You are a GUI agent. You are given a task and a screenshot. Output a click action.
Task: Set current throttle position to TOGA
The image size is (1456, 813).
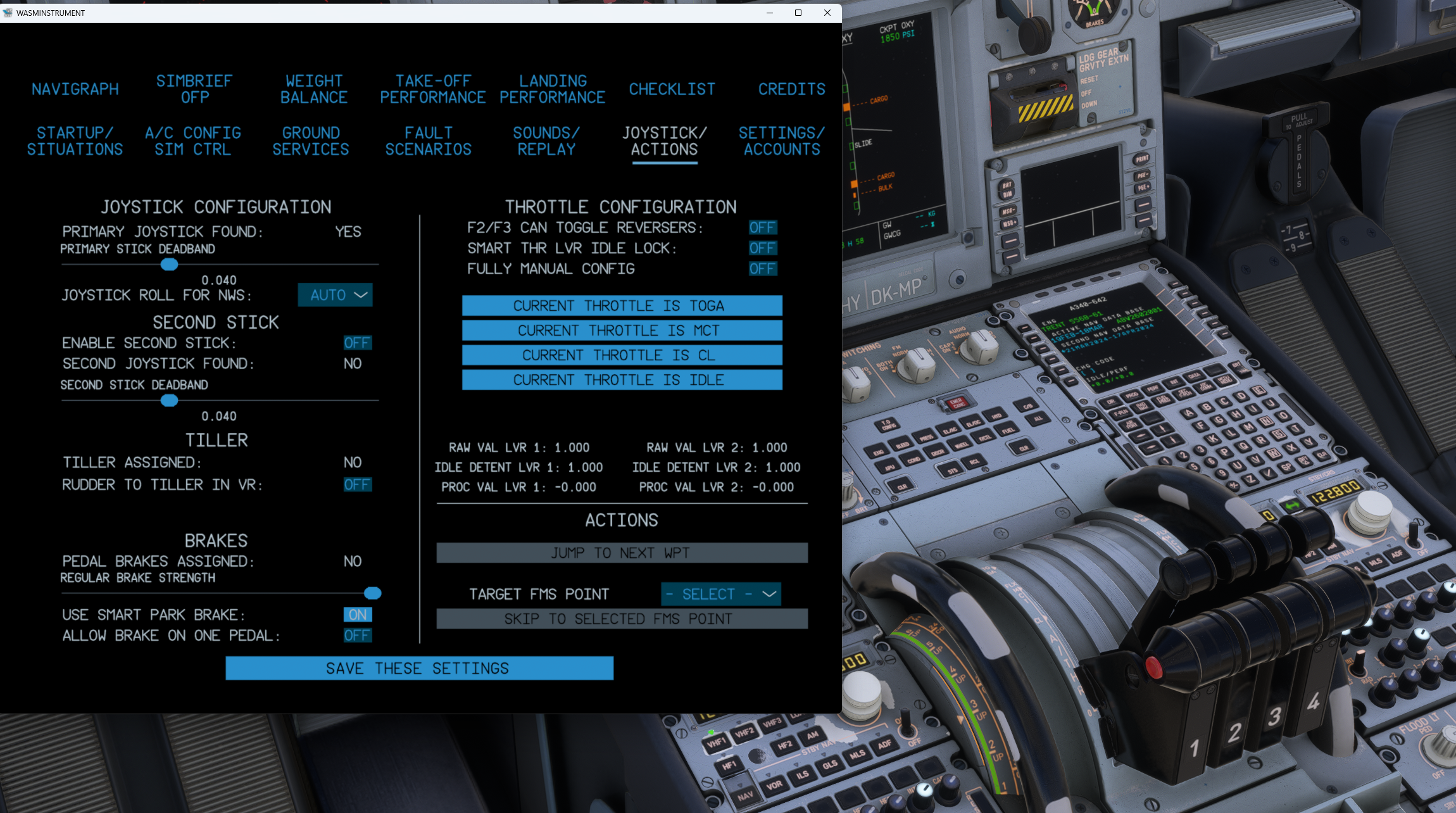(622, 305)
